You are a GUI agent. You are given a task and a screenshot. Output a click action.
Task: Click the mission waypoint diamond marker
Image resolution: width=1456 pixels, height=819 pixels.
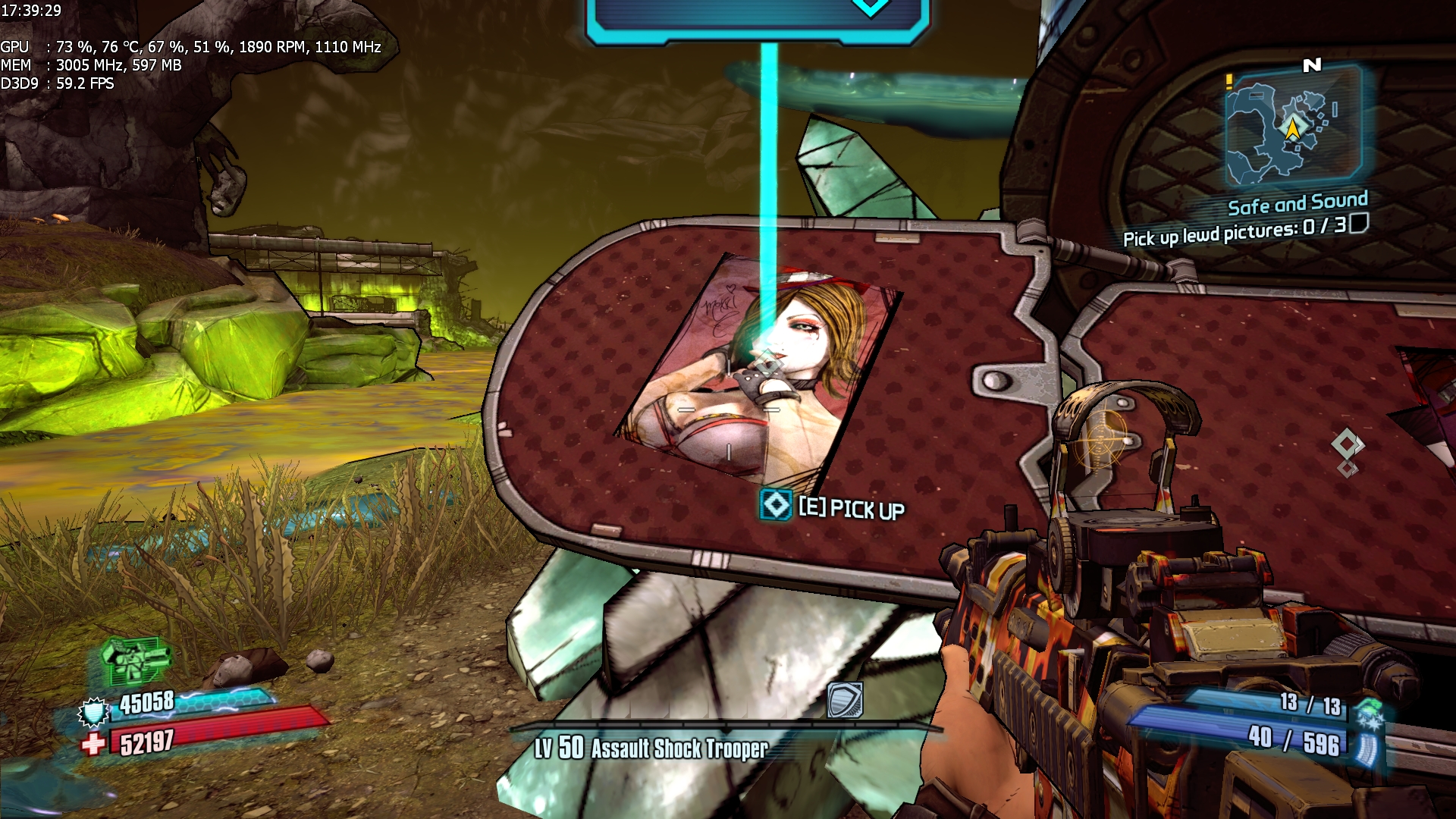[x=1347, y=445]
